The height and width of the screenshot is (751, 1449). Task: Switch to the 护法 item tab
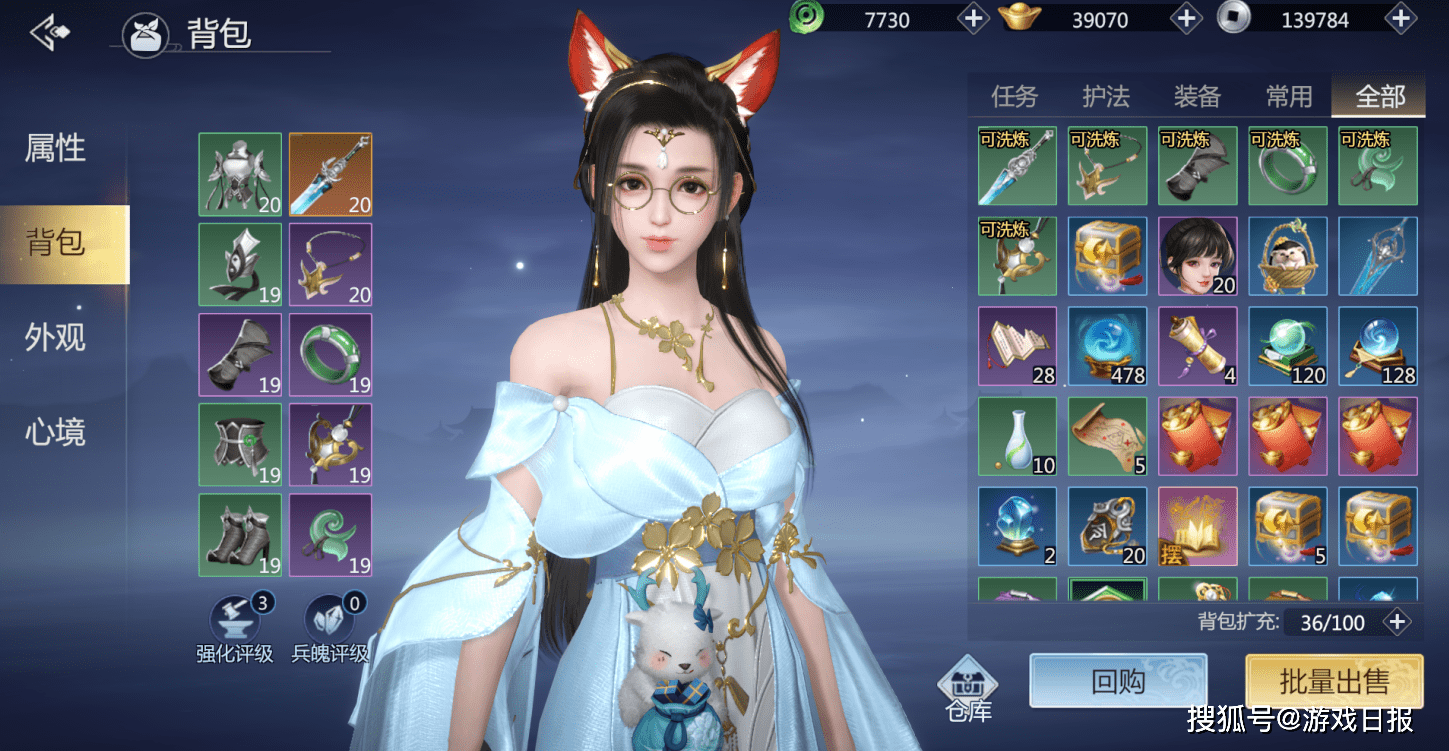pos(1106,96)
